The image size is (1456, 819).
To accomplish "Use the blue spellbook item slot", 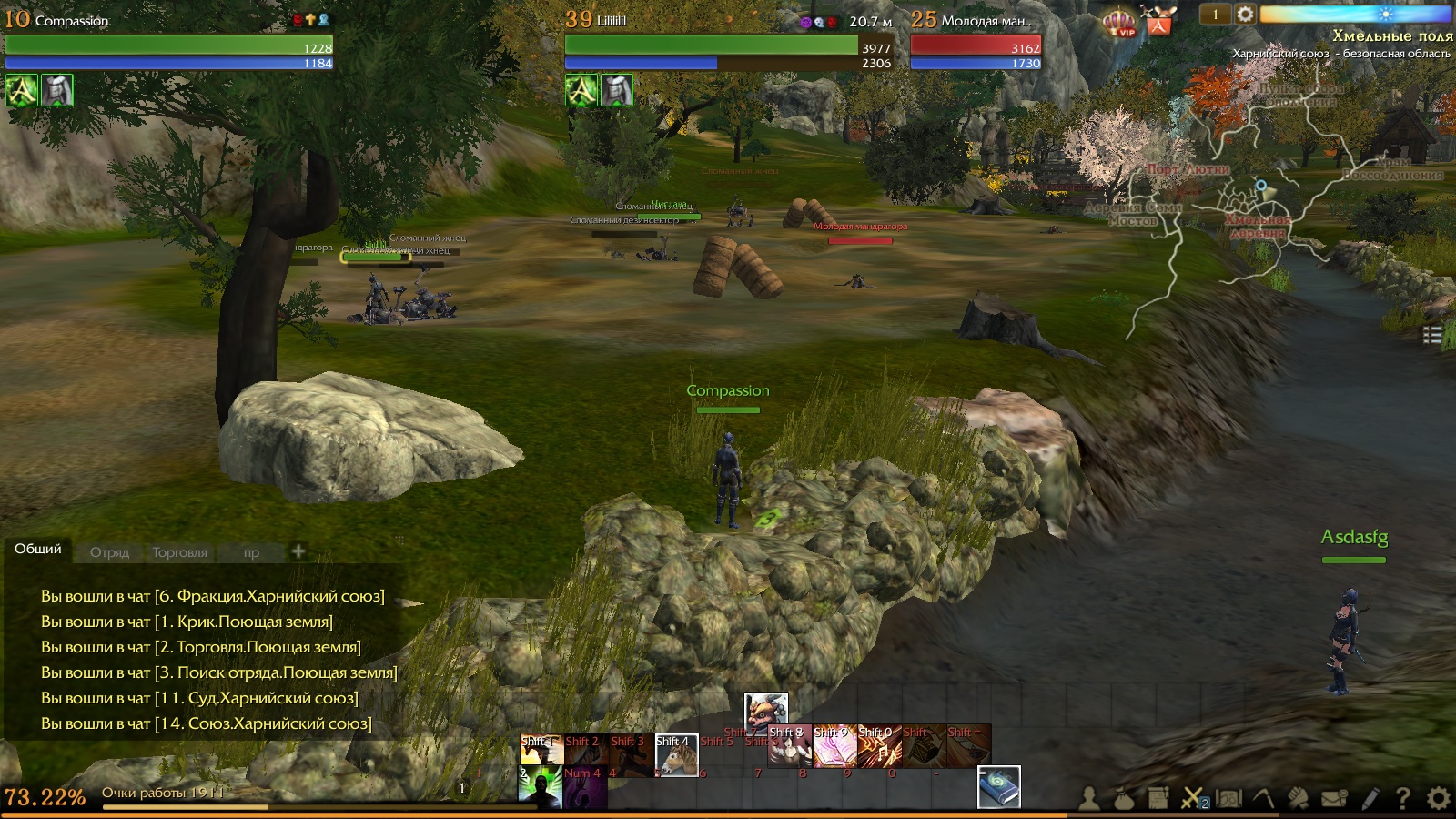I will pyautogui.click(x=998, y=787).
